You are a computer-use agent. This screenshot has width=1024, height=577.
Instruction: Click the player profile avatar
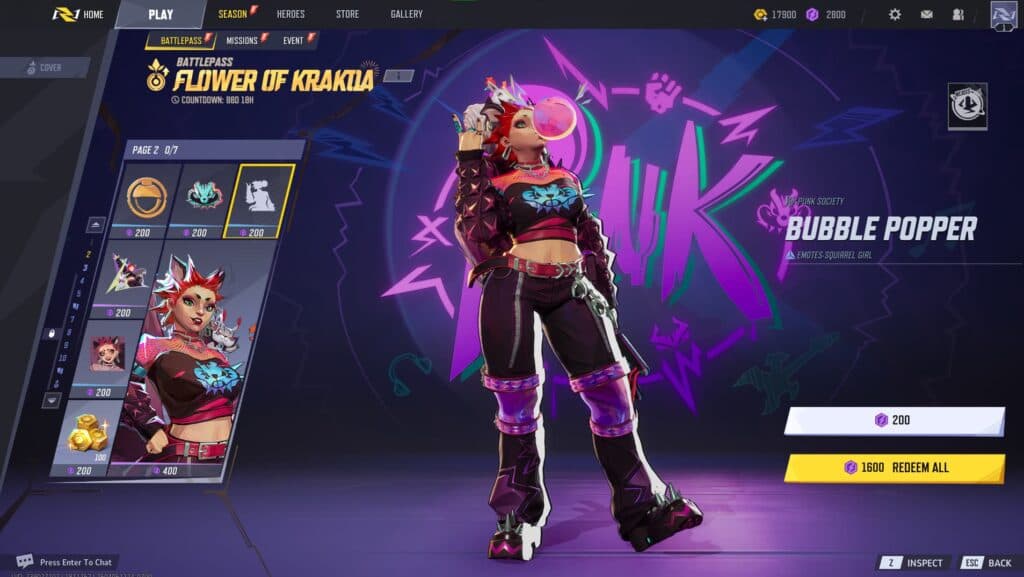(1004, 14)
